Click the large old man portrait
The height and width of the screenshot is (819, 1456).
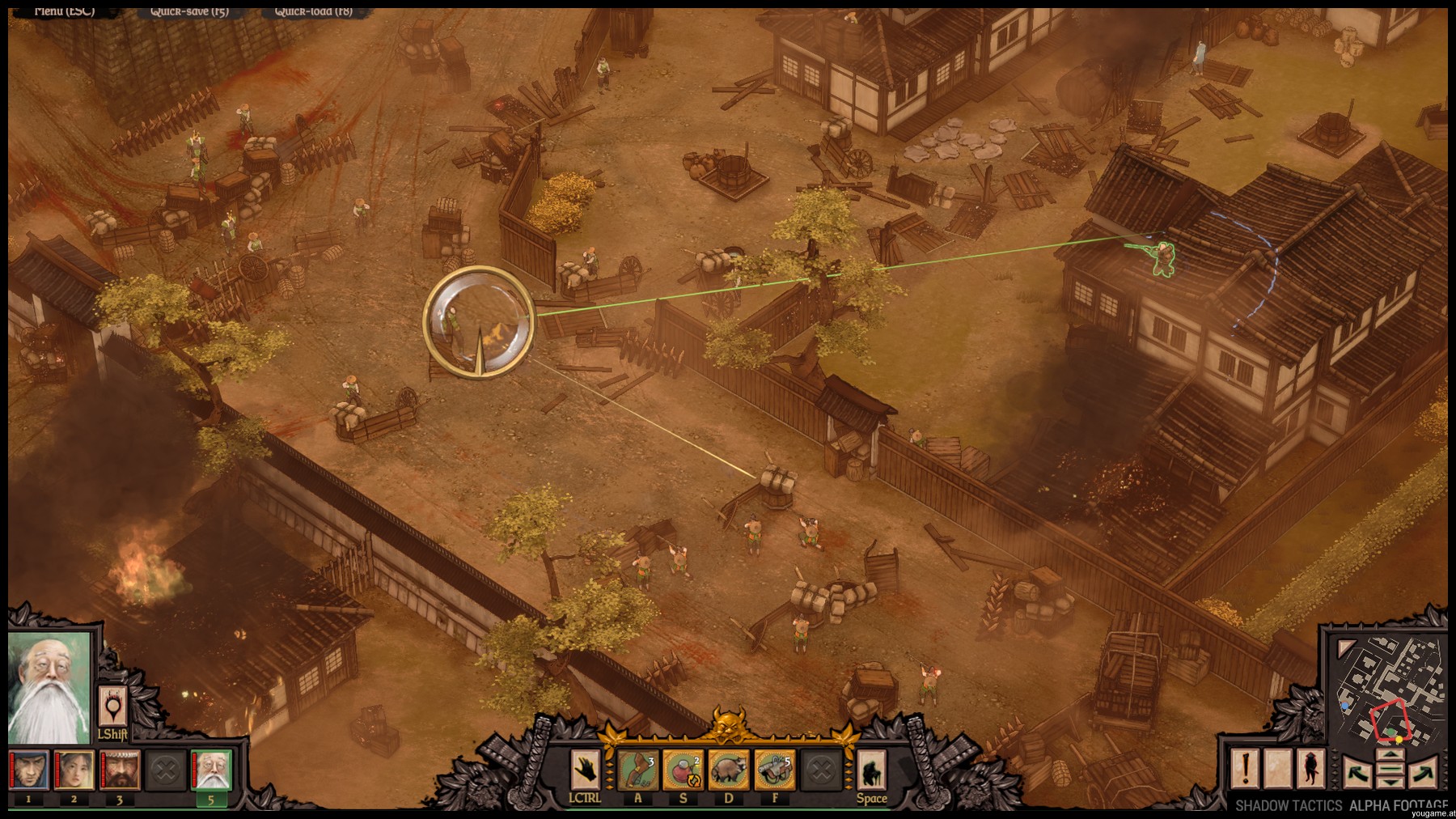(49, 689)
